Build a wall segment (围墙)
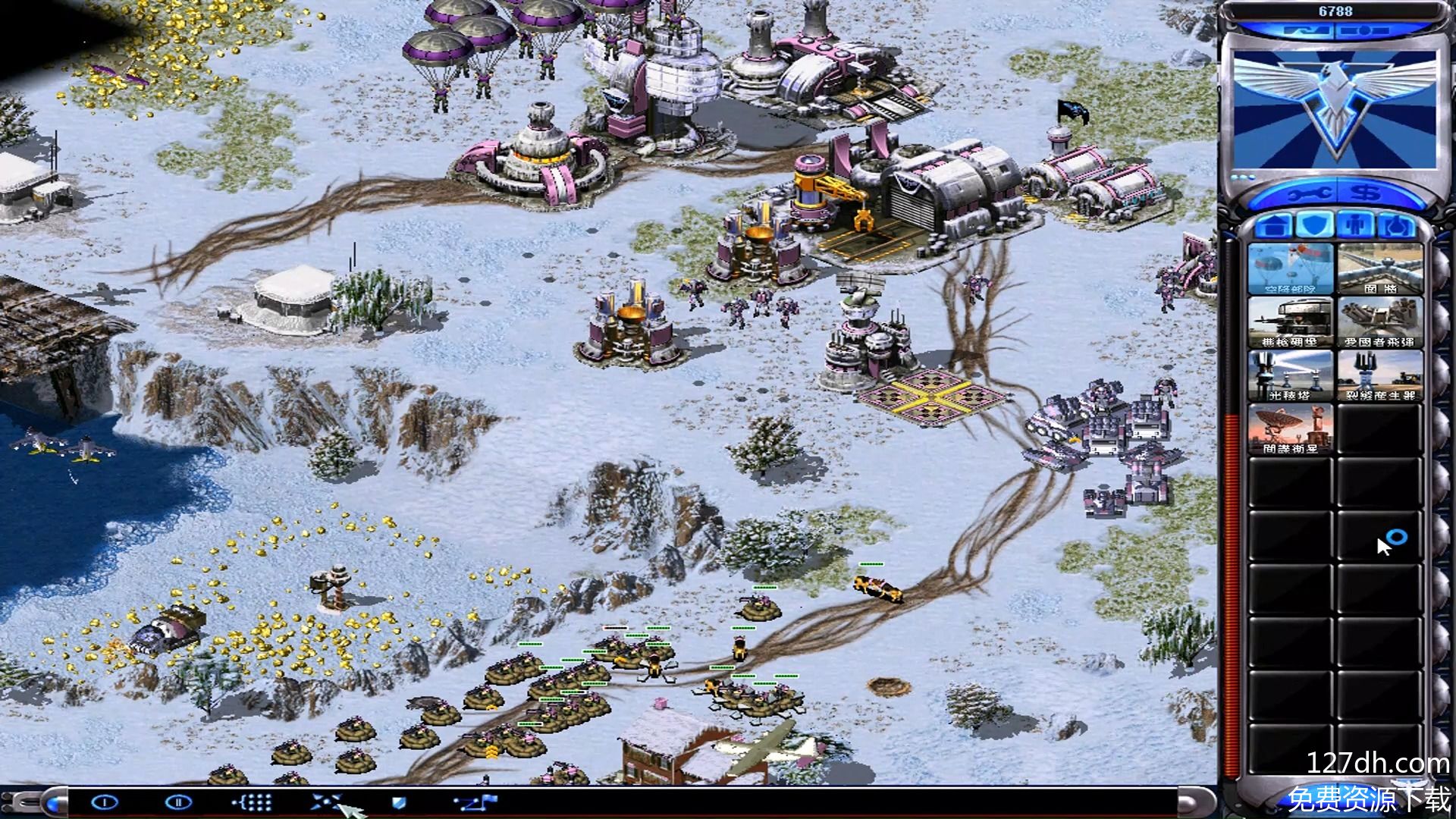Screen dimensions: 1456x819 [1379, 268]
